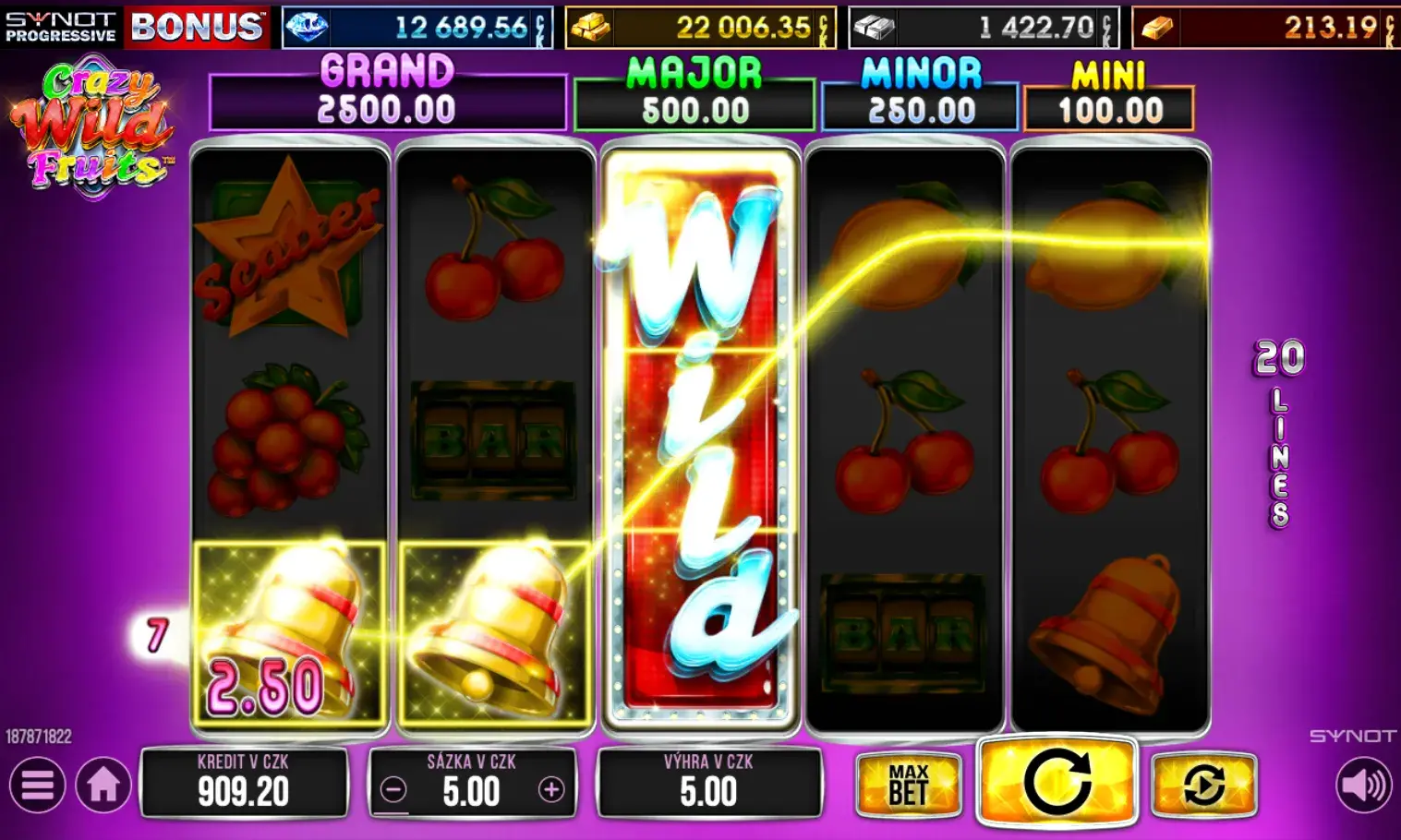Decrease the bet with the minus button
Viewport: 1401px width, 840px height.
393,790
